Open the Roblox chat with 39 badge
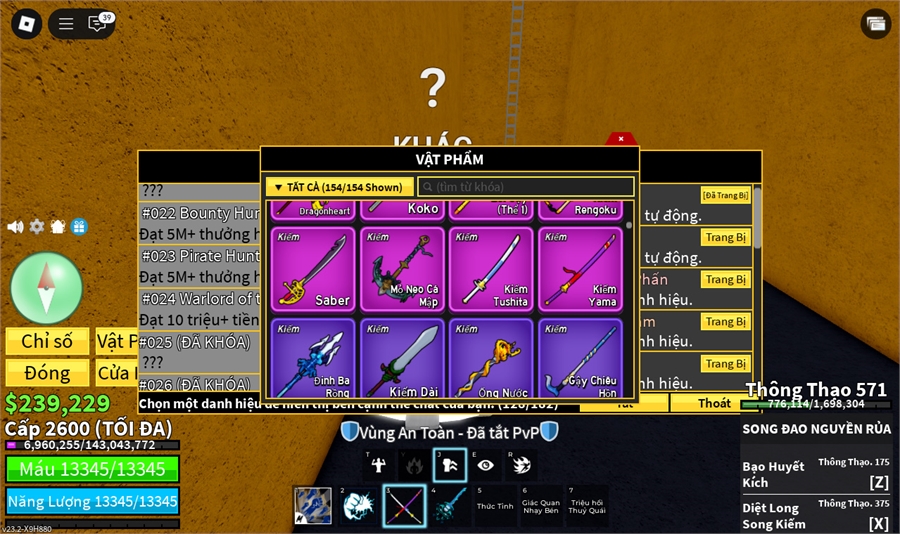 98,24
